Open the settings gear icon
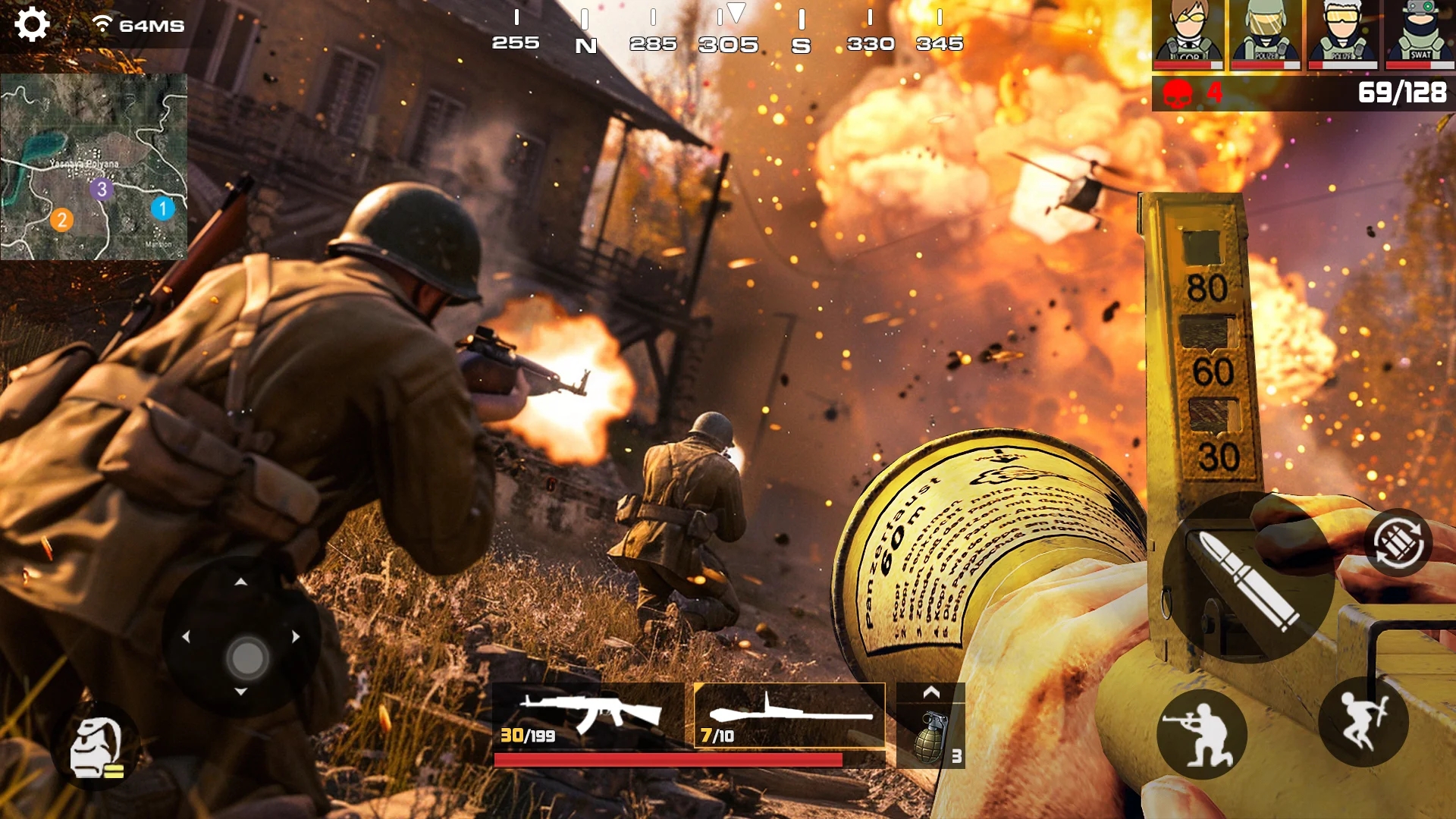Image resolution: width=1456 pixels, height=819 pixels. tap(32, 24)
